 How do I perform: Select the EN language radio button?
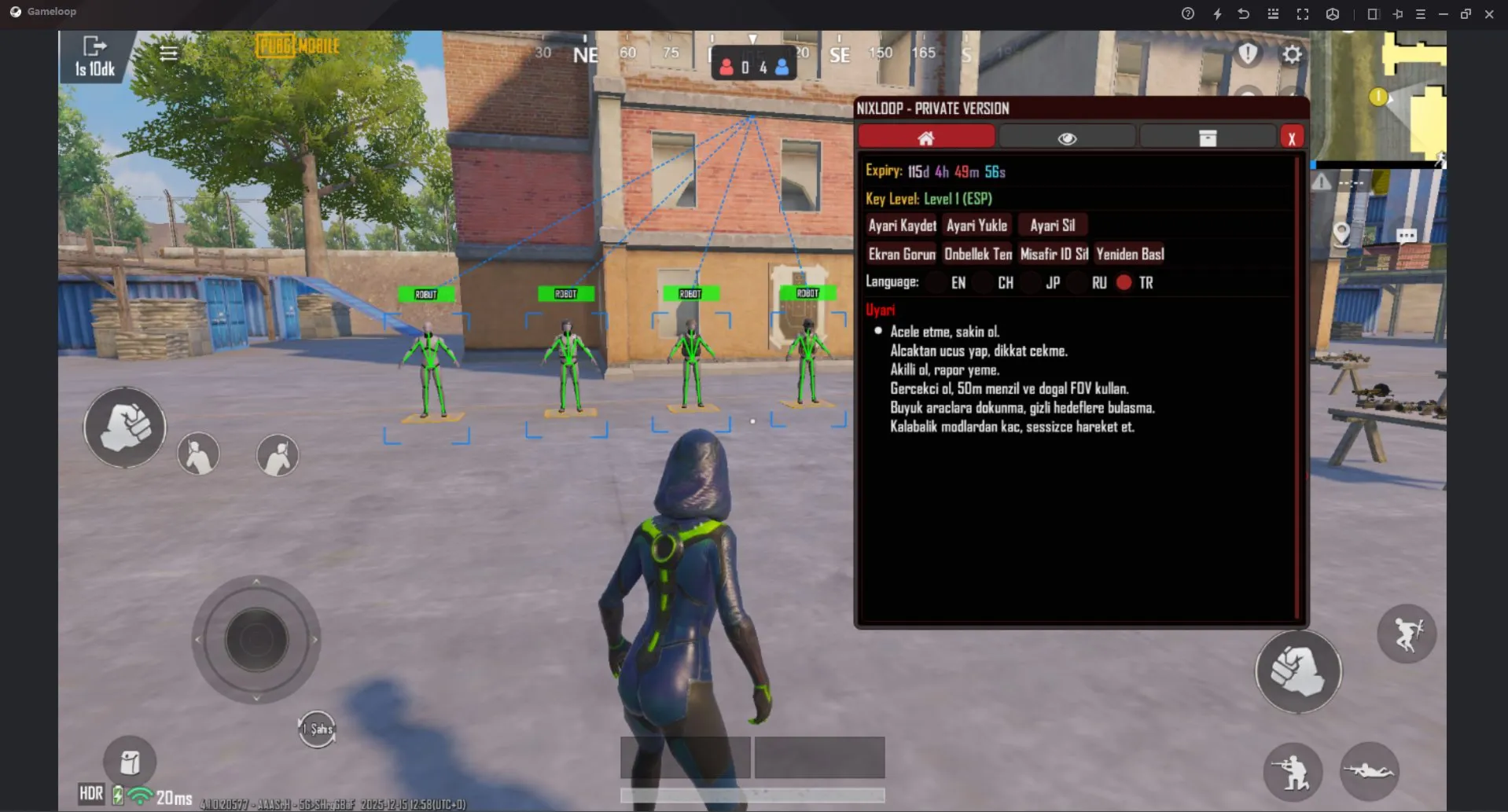pos(936,282)
